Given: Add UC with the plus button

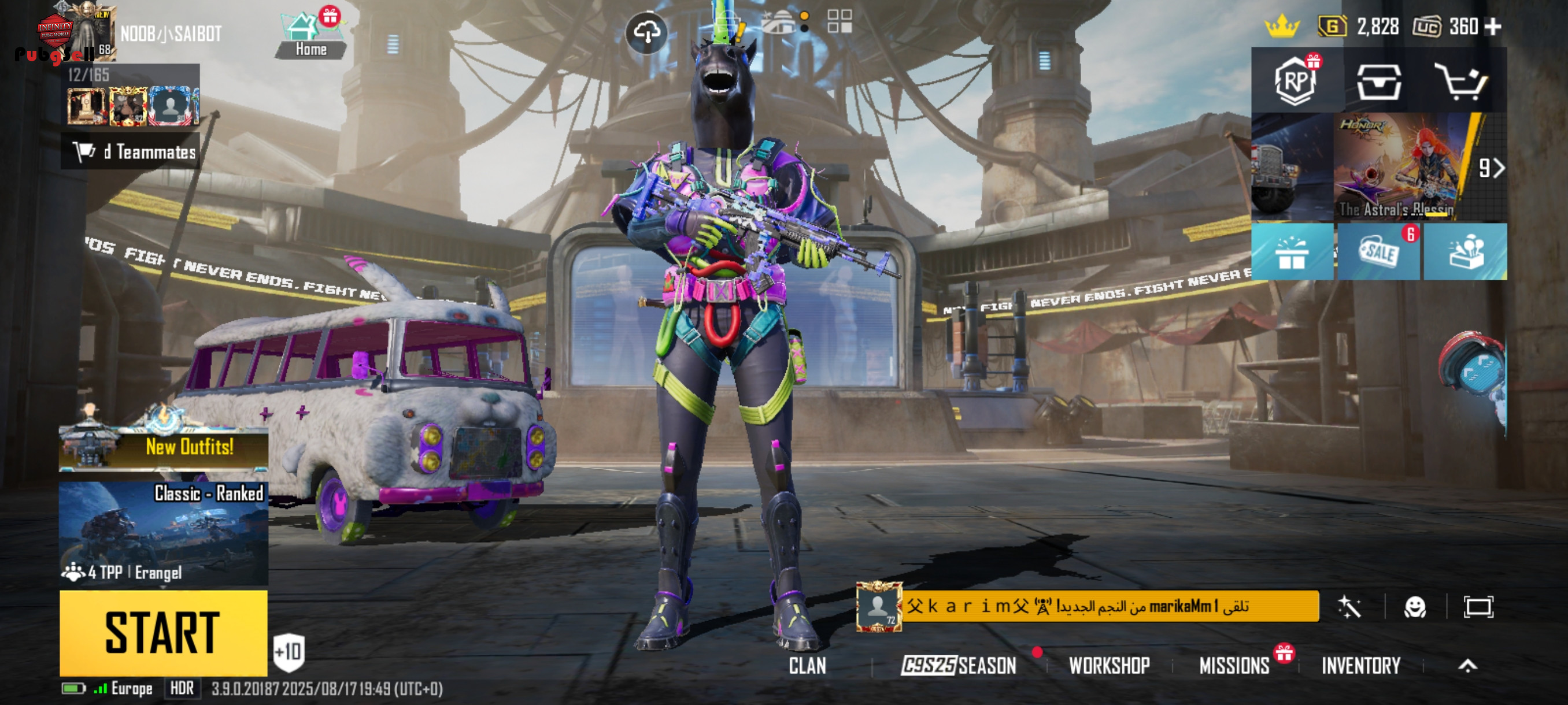Looking at the screenshot, I should 1493,27.
